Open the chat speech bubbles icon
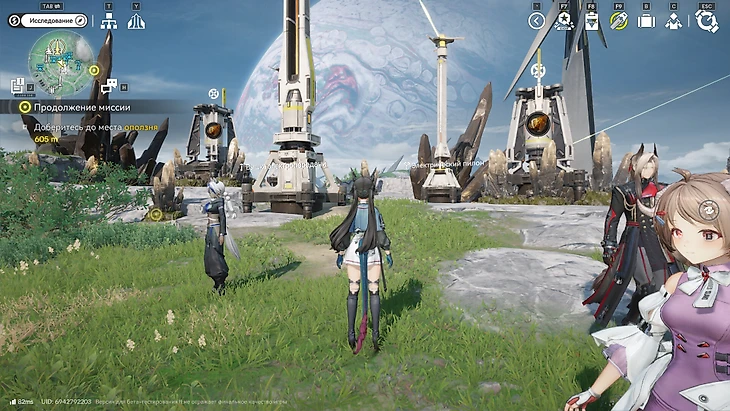 pyautogui.click(x=108, y=86)
